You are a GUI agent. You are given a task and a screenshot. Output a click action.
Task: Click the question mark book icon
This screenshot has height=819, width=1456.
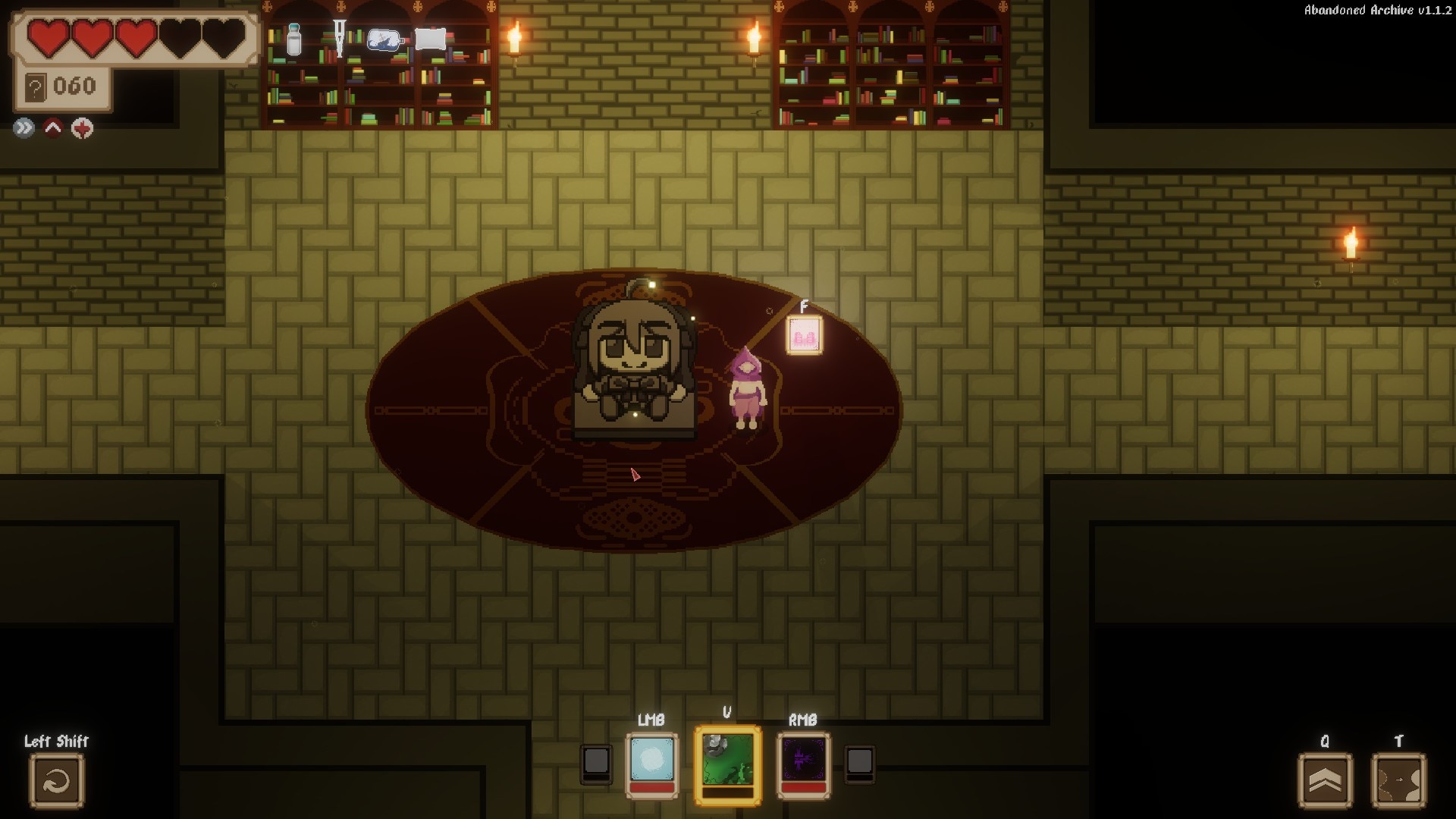coord(35,88)
